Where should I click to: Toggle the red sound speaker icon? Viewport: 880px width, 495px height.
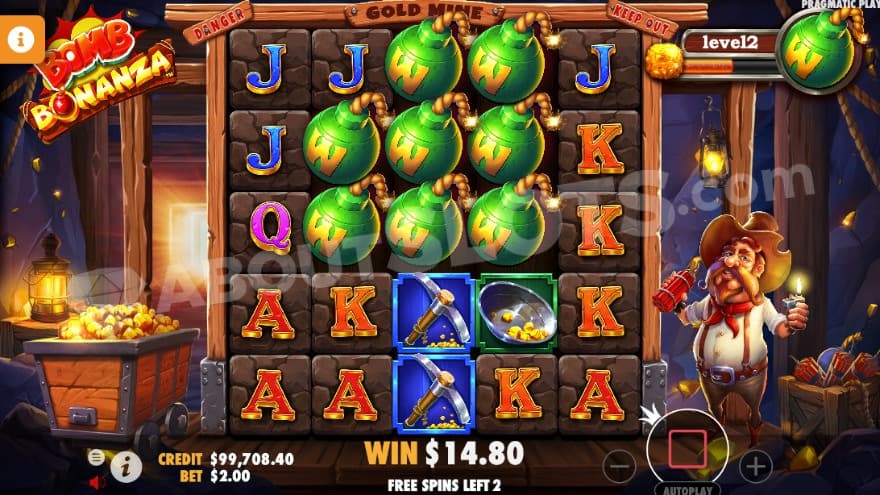[x=98, y=482]
